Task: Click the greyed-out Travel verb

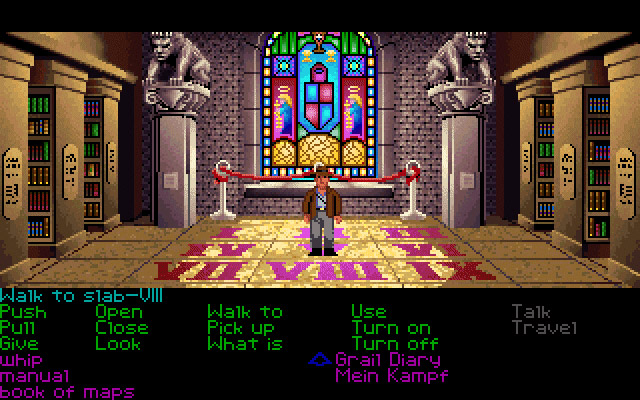Action: tap(545, 328)
